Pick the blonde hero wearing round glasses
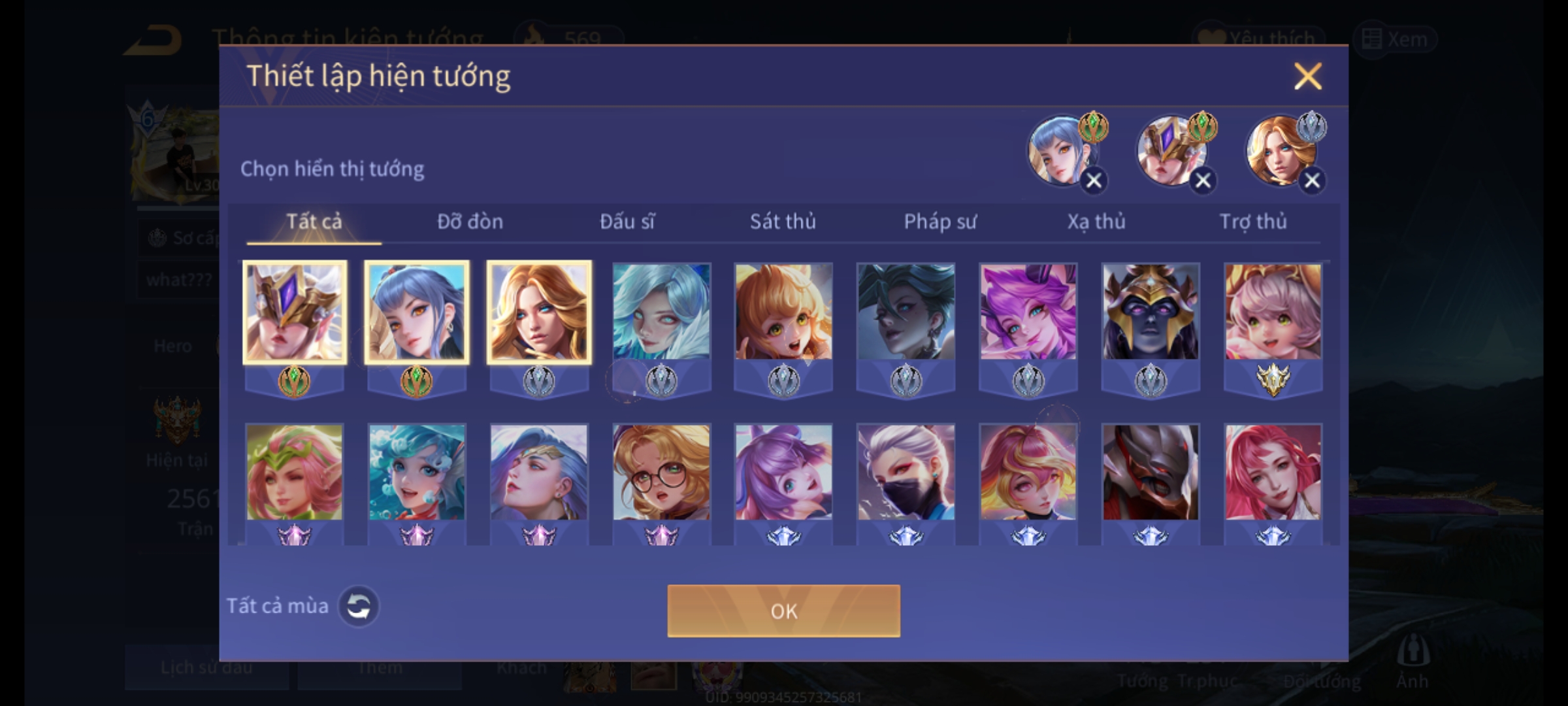 (661, 473)
